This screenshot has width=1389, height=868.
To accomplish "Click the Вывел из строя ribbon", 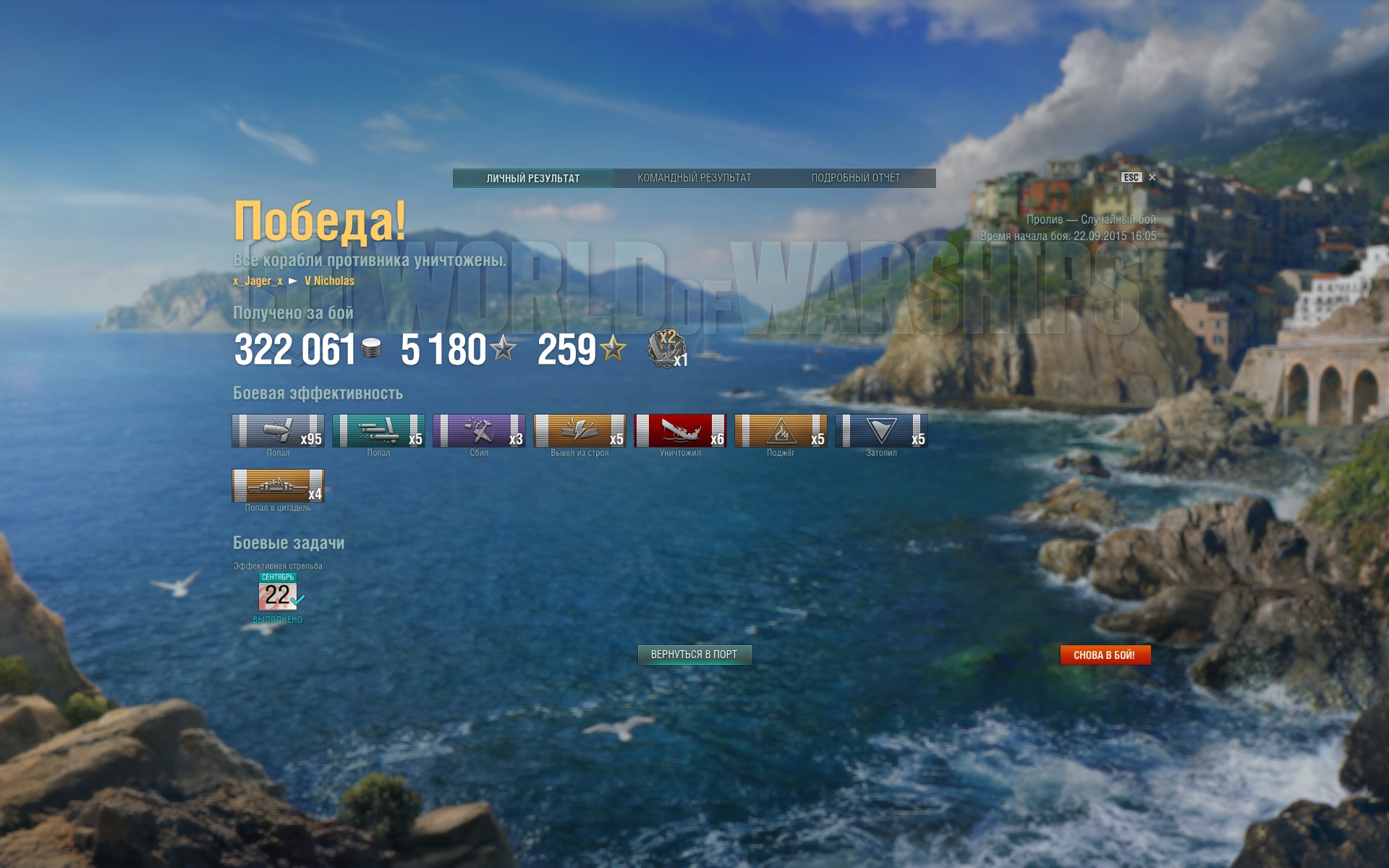I will pos(579,430).
